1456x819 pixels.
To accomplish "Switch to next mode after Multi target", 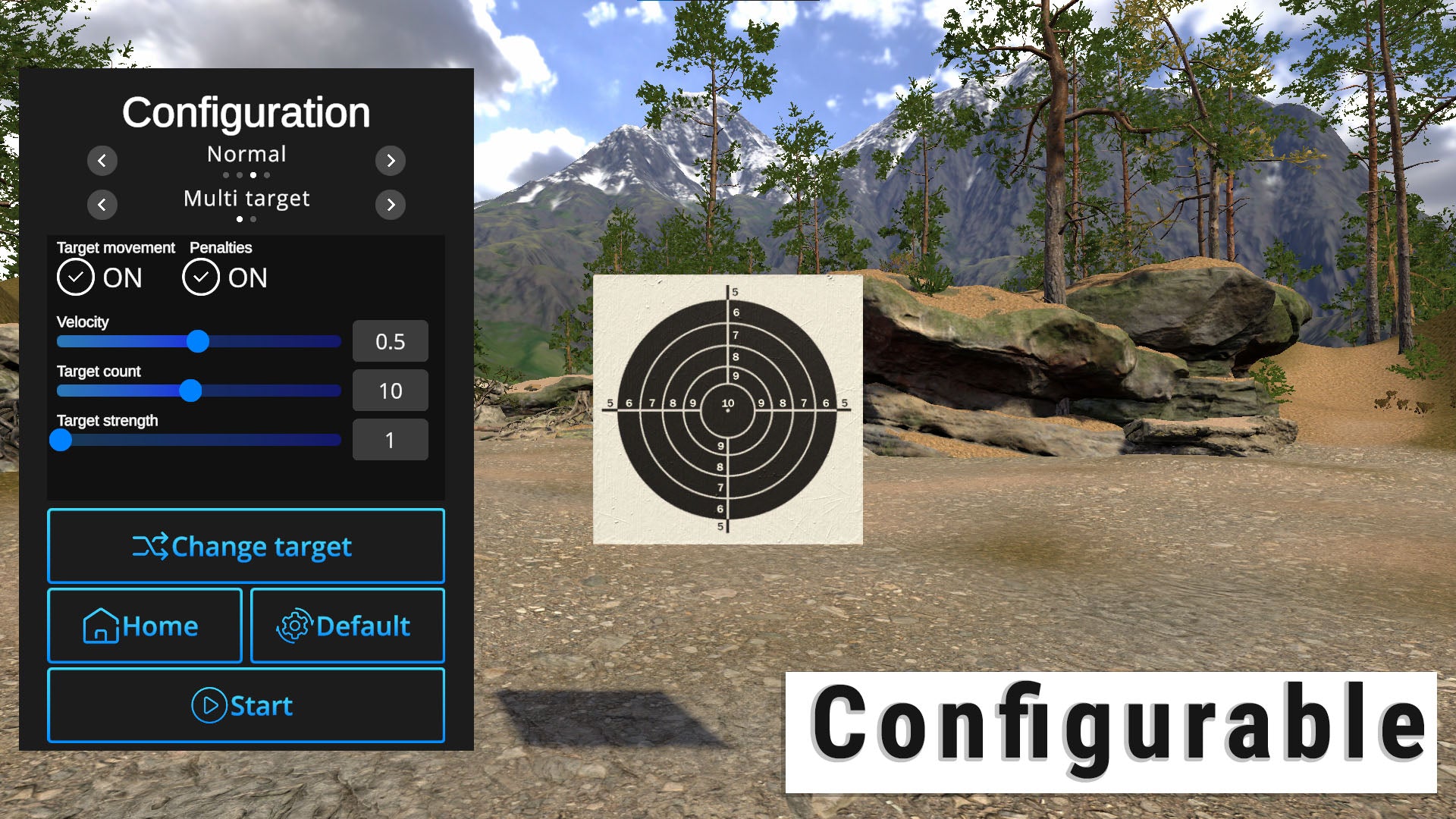I will click(x=391, y=205).
